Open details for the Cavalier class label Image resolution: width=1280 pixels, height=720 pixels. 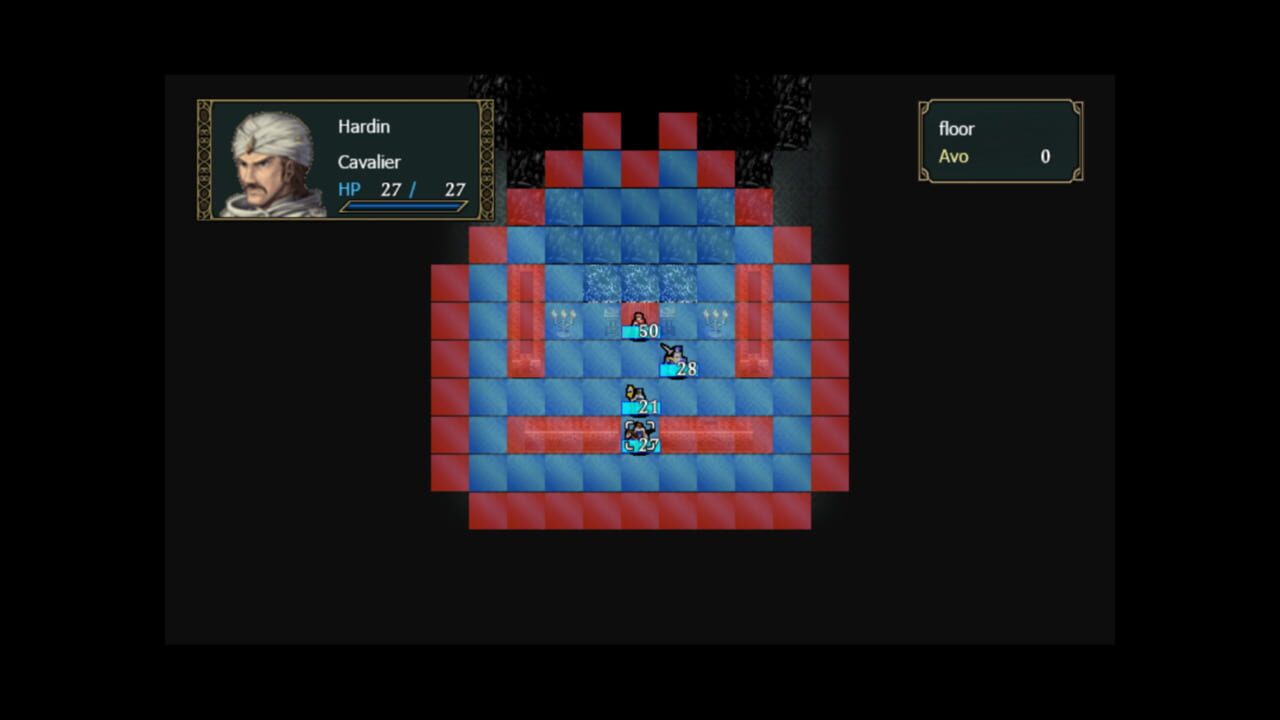click(369, 162)
